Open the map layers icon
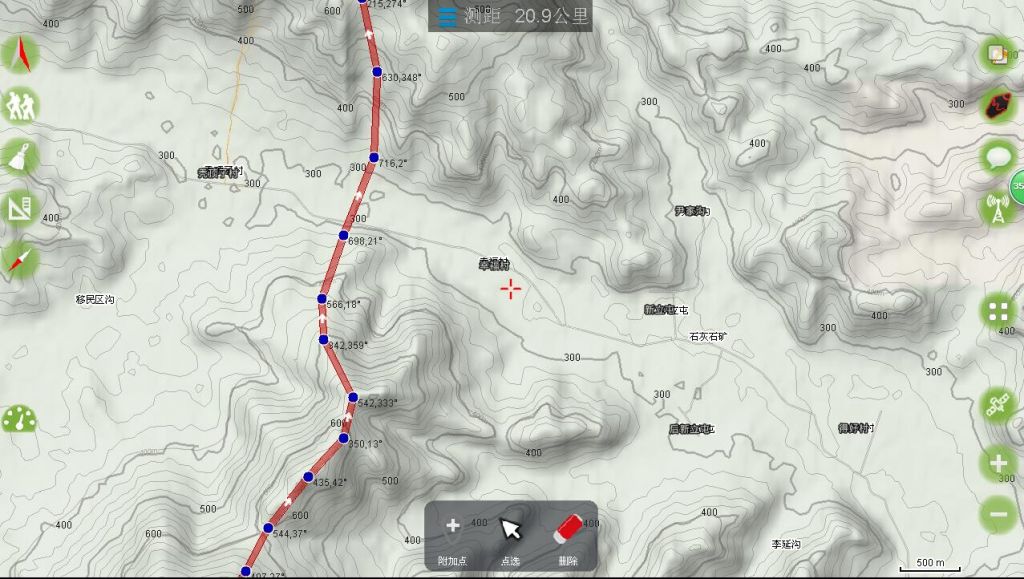The width and height of the screenshot is (1024, 579). pyautogui.click(x=998, y=53)
